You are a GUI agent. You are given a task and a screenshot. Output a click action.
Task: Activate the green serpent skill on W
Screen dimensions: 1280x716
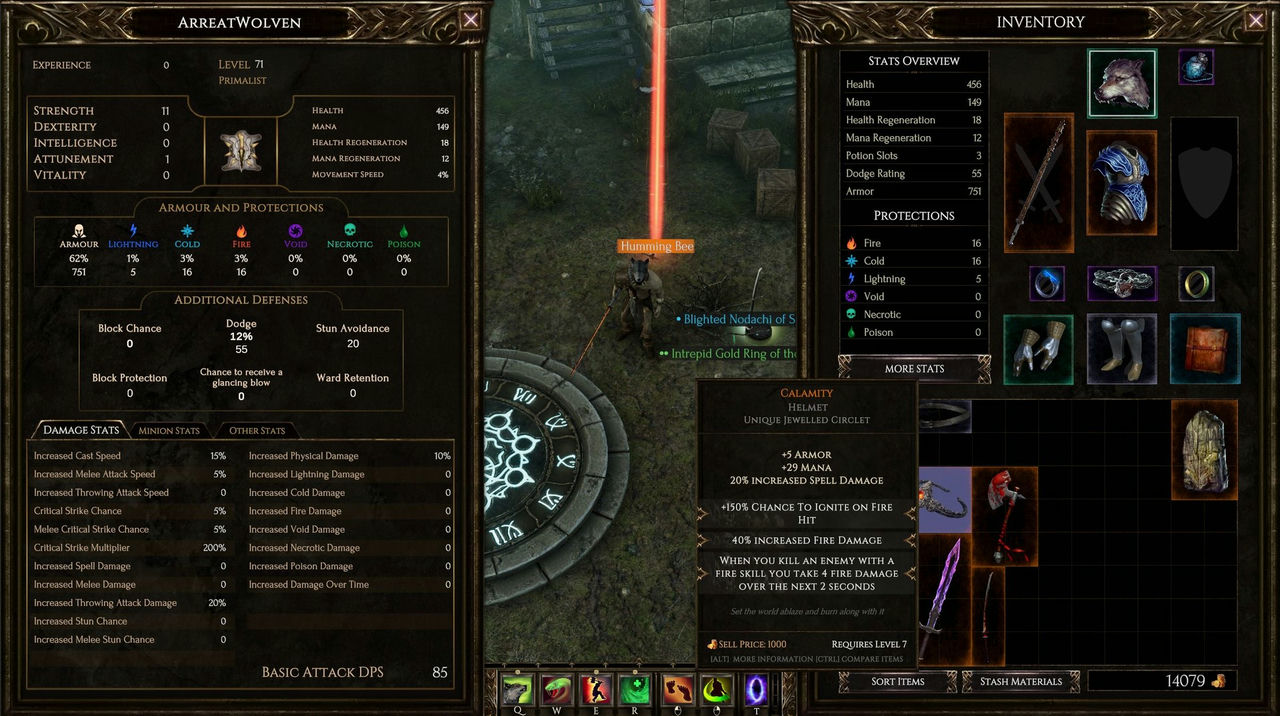pyautogui.click(x=556, y=691)
